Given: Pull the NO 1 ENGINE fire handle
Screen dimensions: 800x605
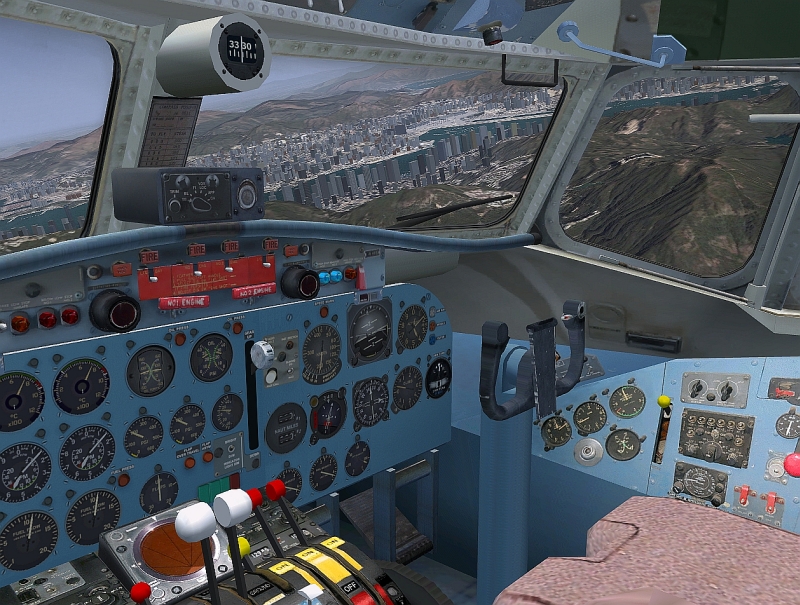Looking at the screenshot, I should (182, 302).
